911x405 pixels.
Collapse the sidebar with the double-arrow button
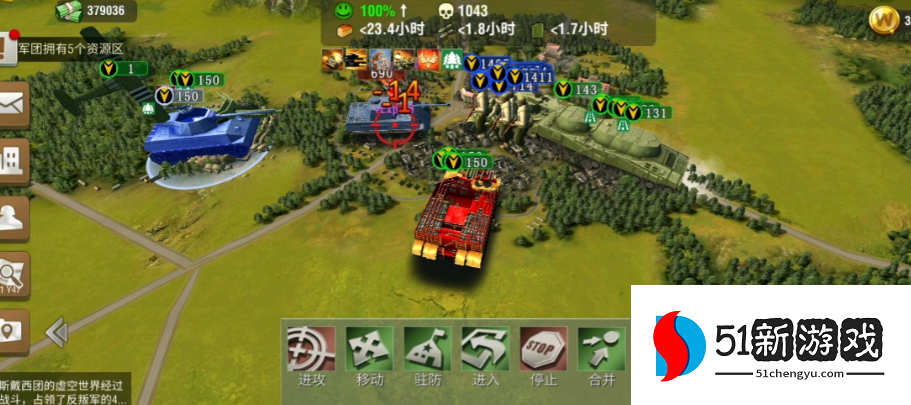[x=56, y=330]
